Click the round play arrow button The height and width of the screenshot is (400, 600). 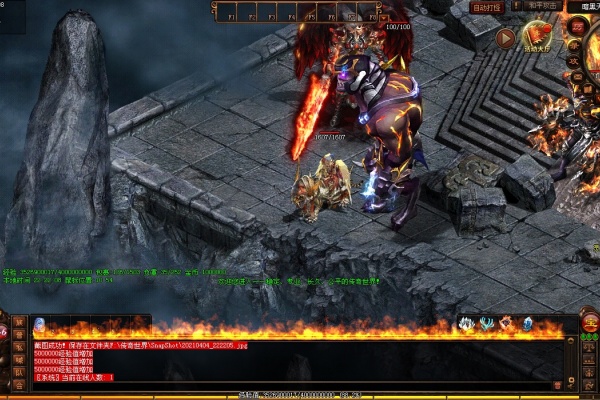tap(506, 39)
